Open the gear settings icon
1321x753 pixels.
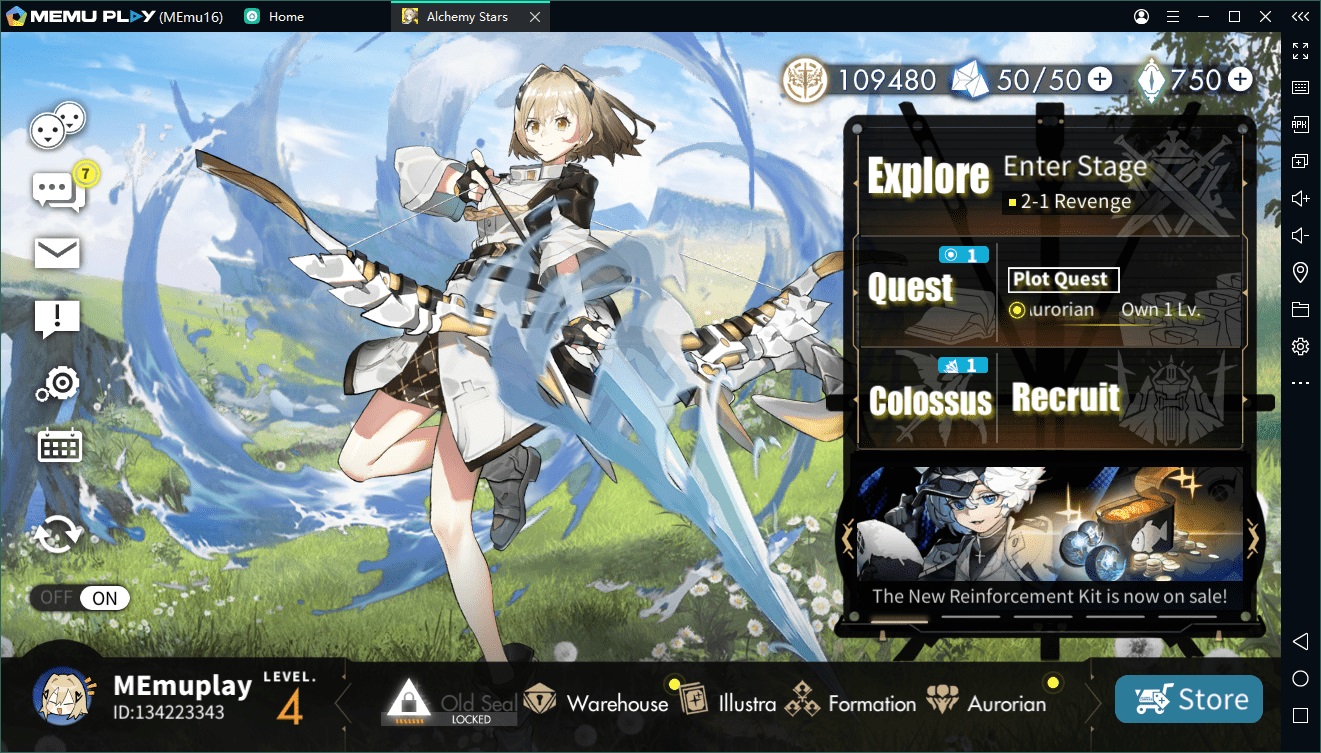coord(58,383)
